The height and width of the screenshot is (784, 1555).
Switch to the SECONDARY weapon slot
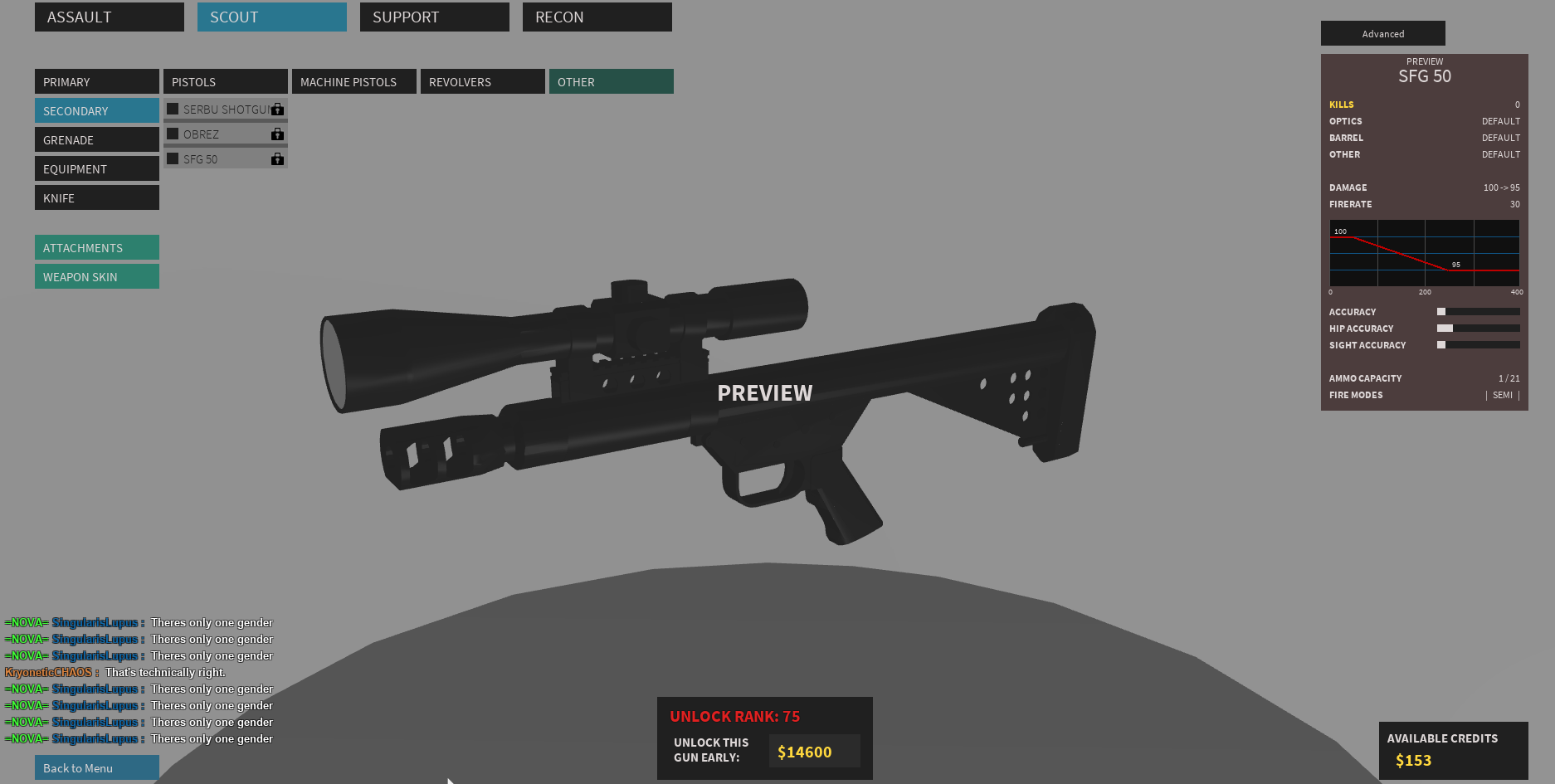coord(96,110)
